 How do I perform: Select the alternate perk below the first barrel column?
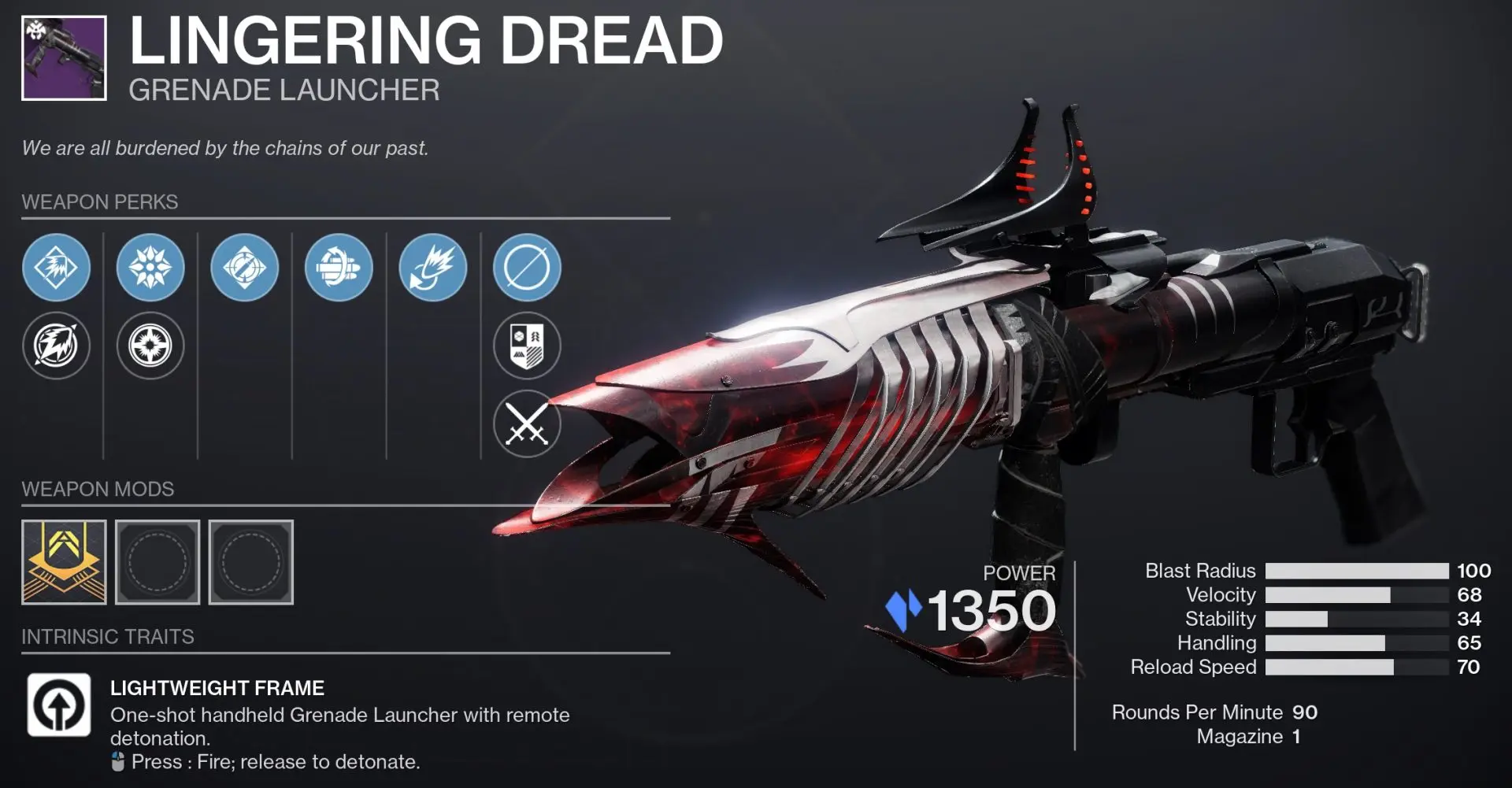click(x=56, y=346)
